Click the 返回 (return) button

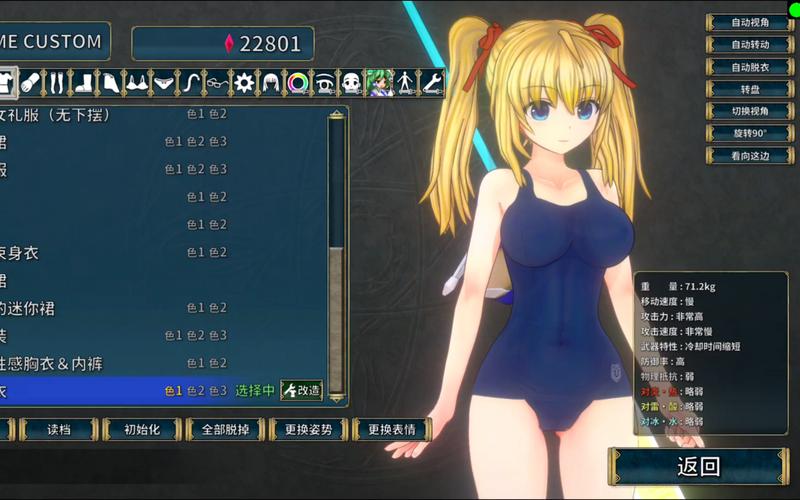click(x=698, y=466)
